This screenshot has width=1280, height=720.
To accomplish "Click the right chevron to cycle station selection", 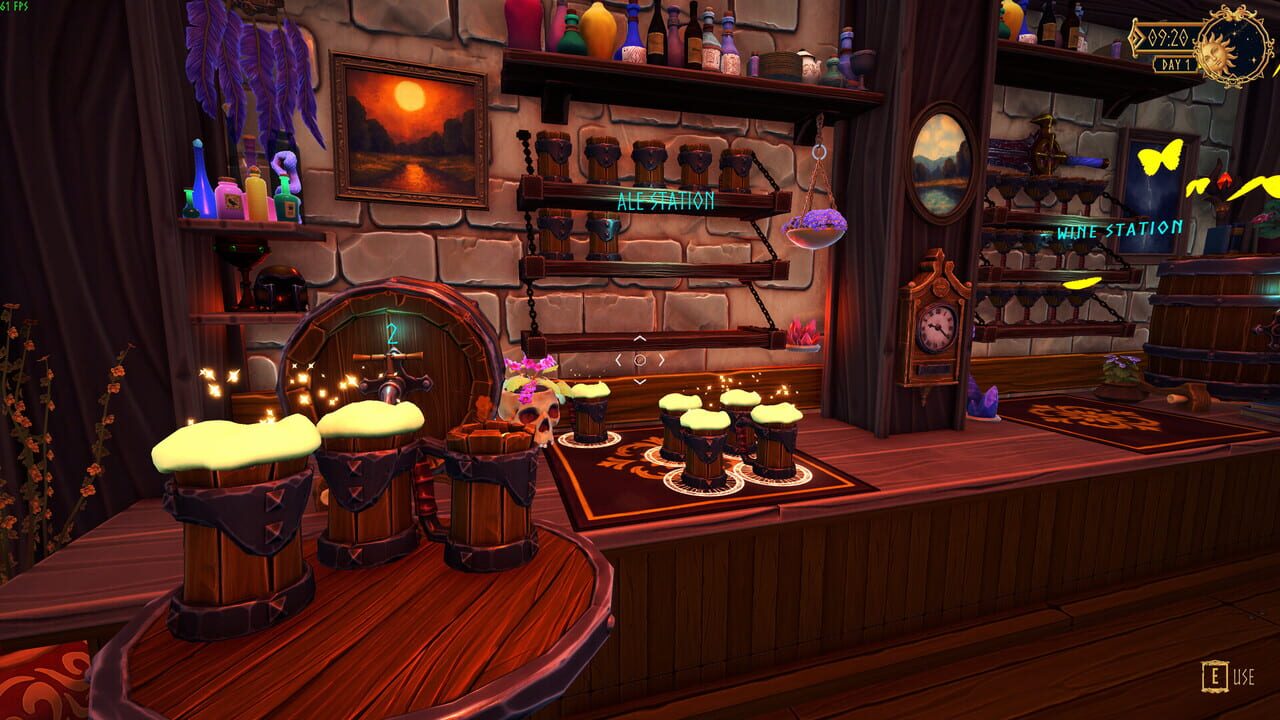I will (x=661, y=360).
